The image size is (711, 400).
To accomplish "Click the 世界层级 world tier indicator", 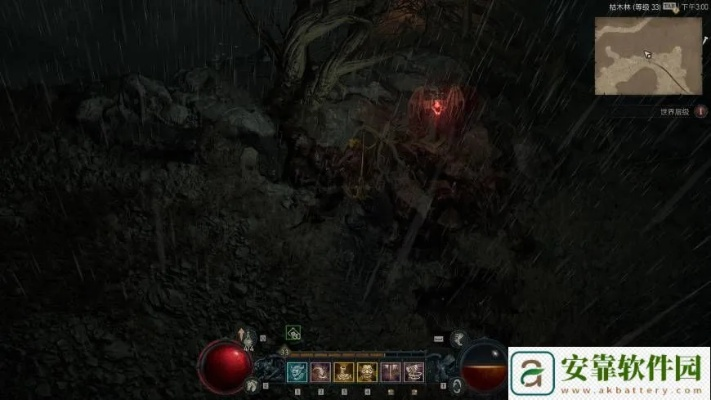I will tap(676, 113).
